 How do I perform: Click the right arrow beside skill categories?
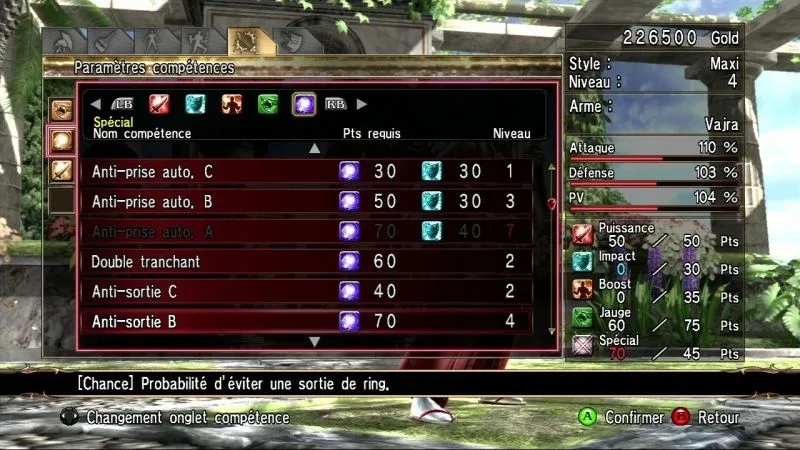(x=362, y=103)
